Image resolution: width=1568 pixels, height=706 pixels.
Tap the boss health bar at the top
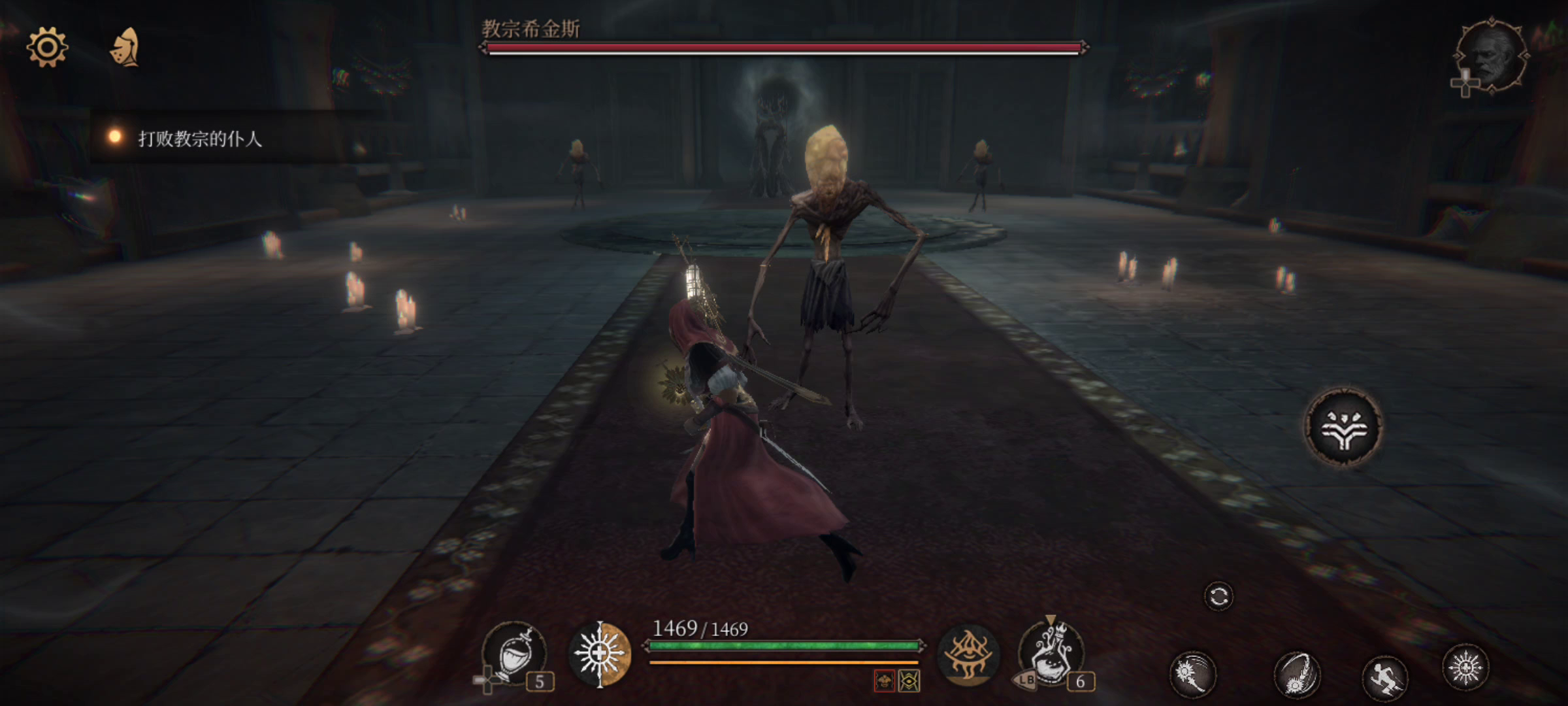tap(784, 47)
